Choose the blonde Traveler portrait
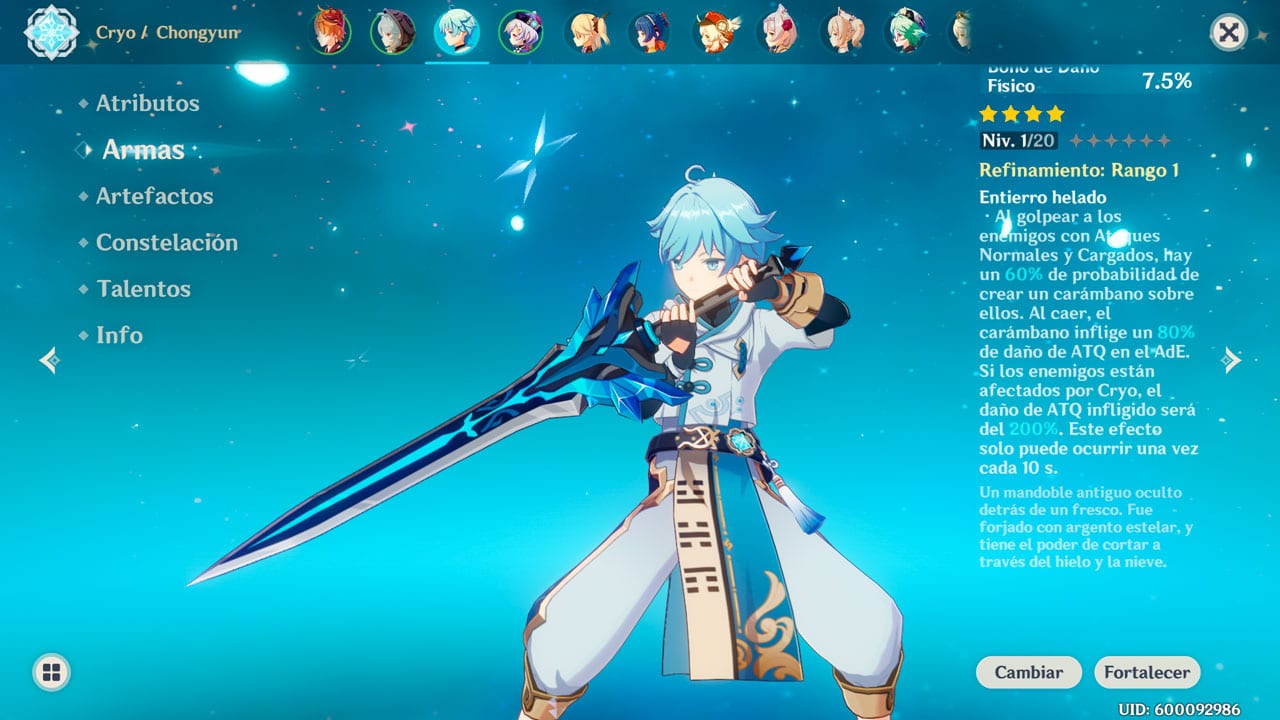 click(587, 32)
